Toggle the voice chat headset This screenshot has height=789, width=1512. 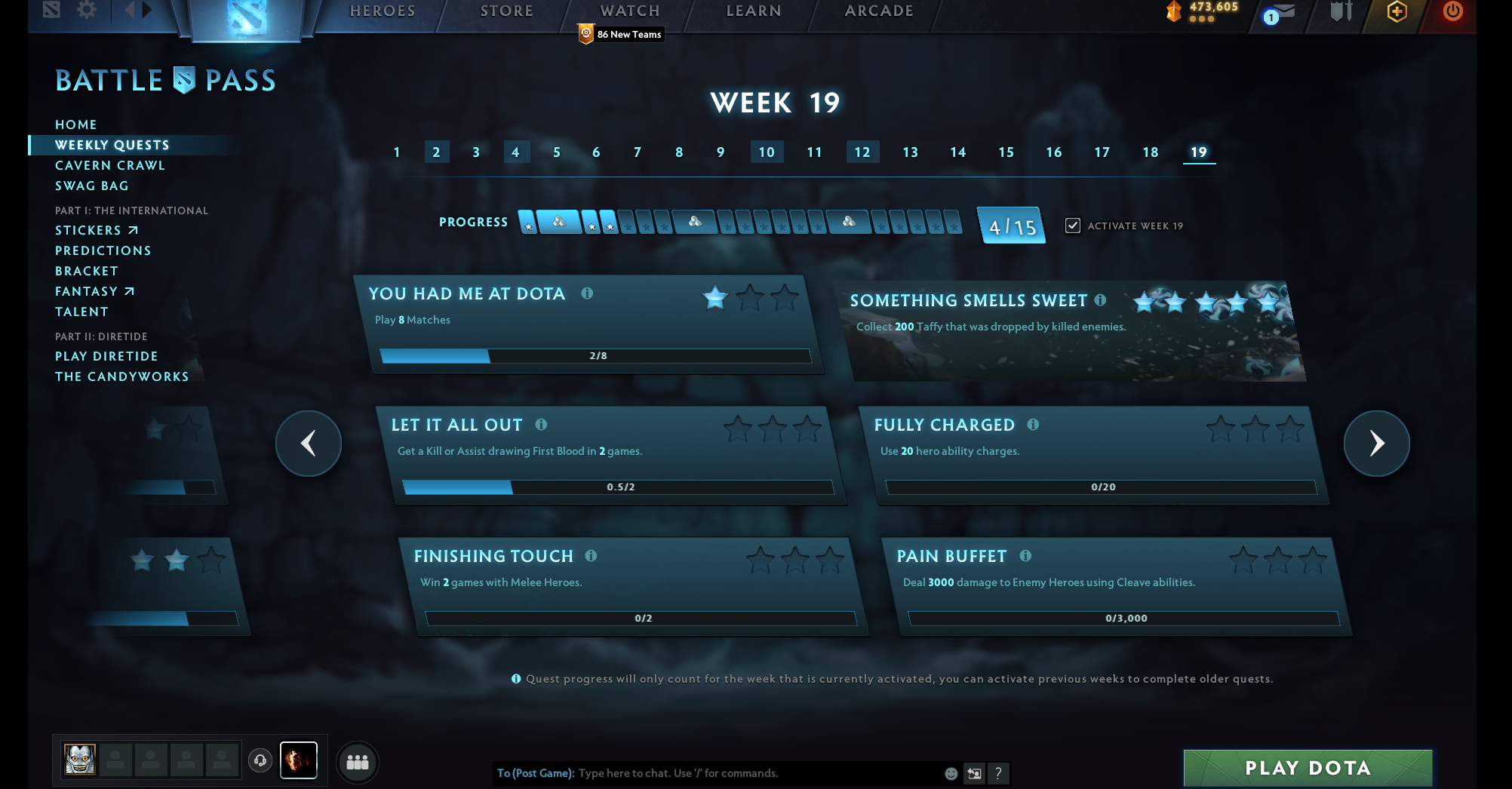click(x=260, y=761)
